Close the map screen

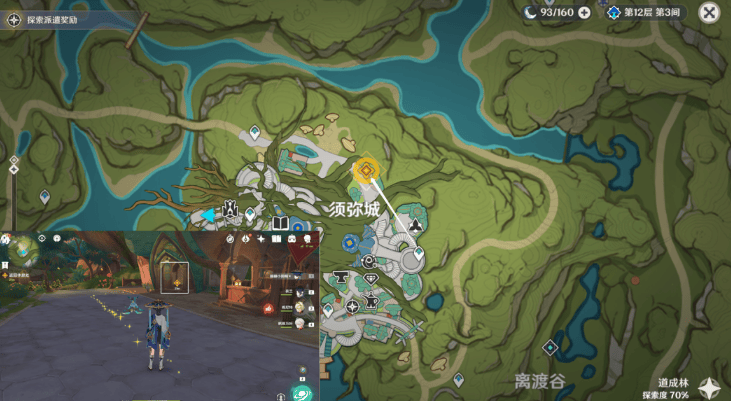pyautogui.click(x=709, y=13)
